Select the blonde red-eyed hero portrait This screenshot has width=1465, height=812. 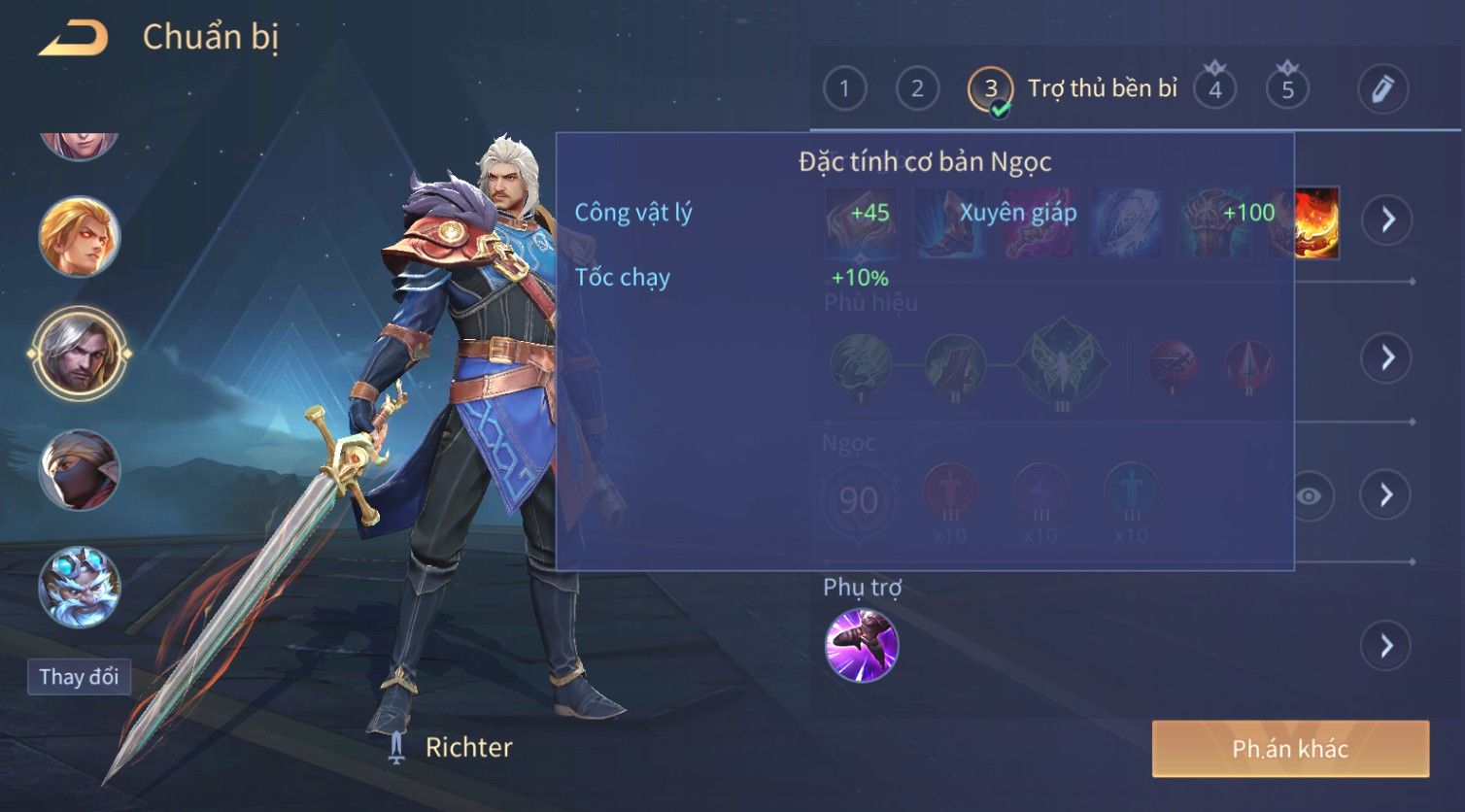(79, 237)
